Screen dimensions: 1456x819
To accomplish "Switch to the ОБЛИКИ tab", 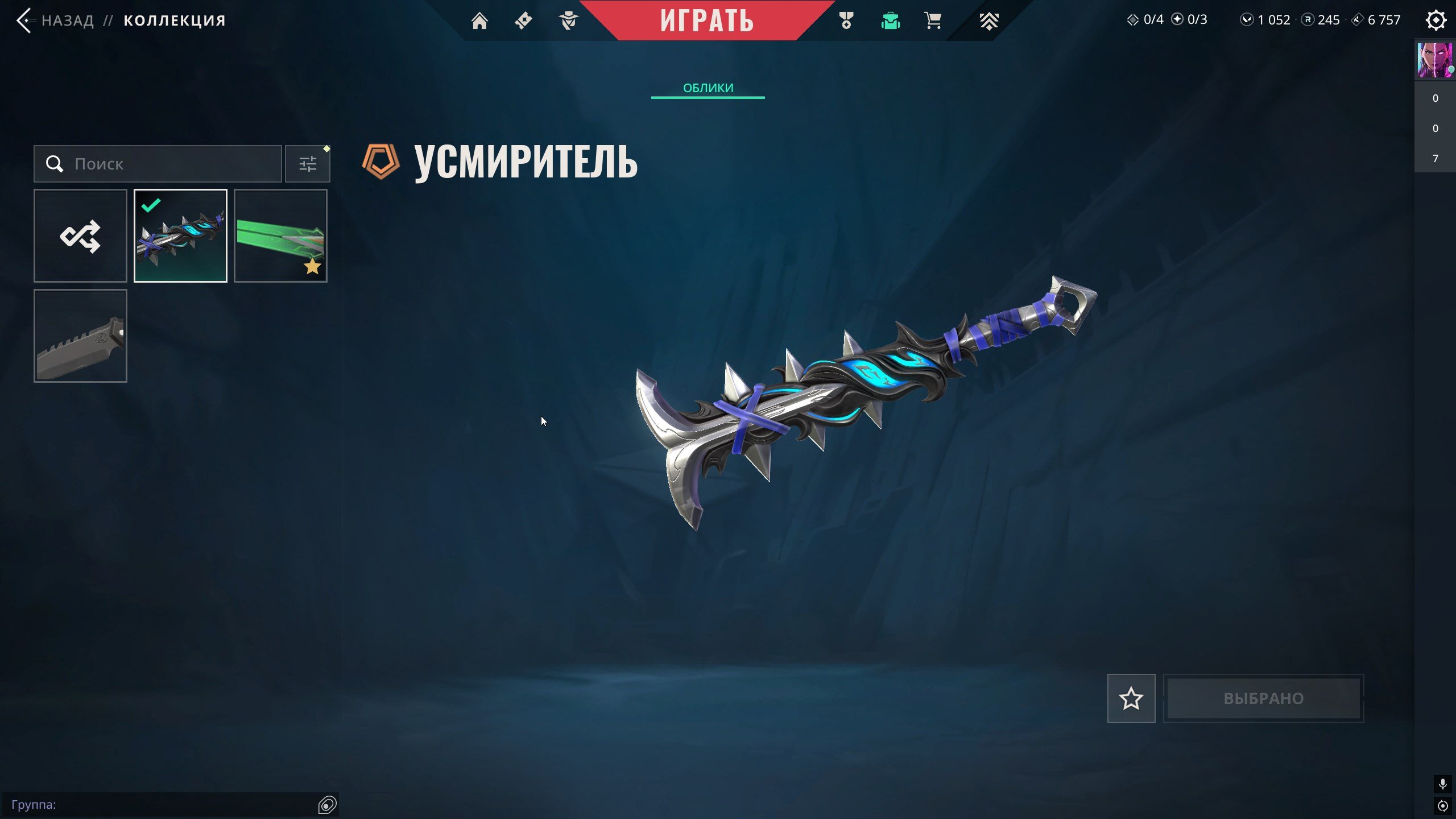I will (708, 88).
